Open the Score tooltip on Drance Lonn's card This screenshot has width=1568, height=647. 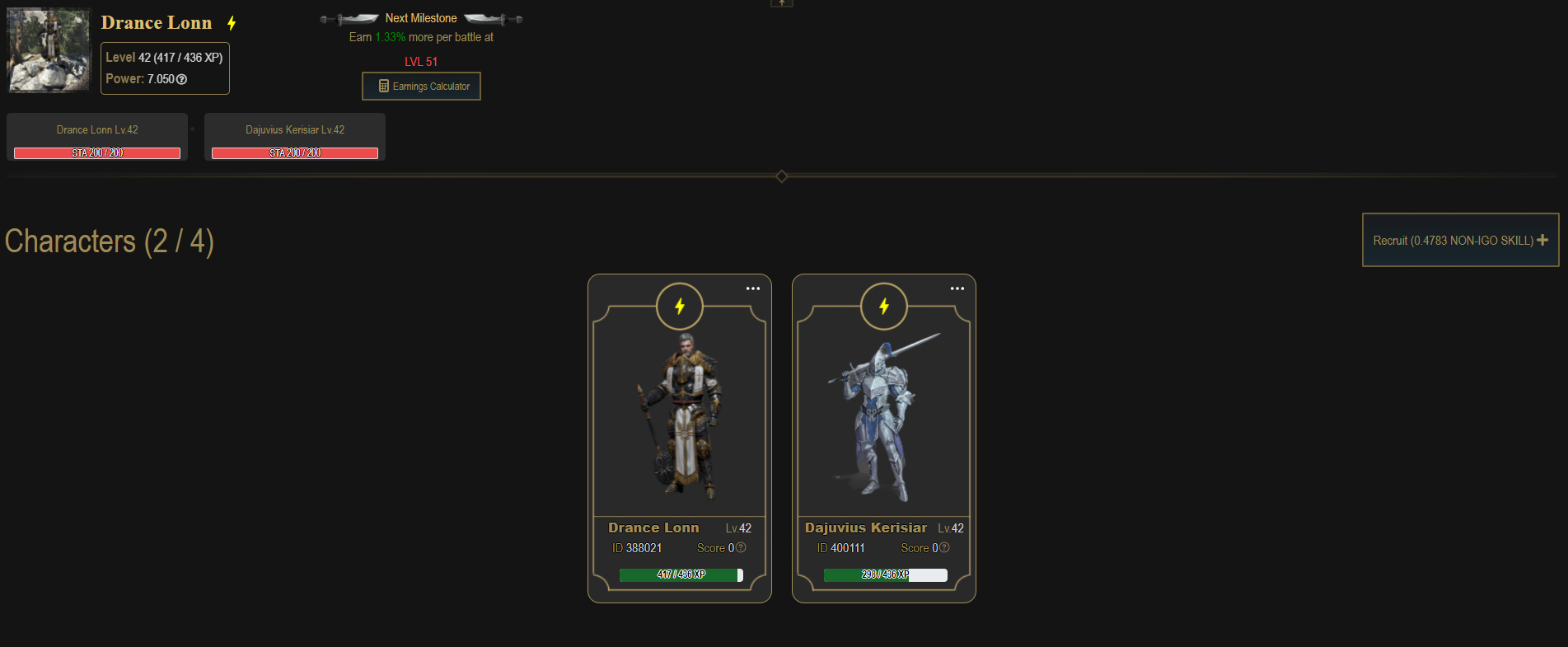(740, 547)
